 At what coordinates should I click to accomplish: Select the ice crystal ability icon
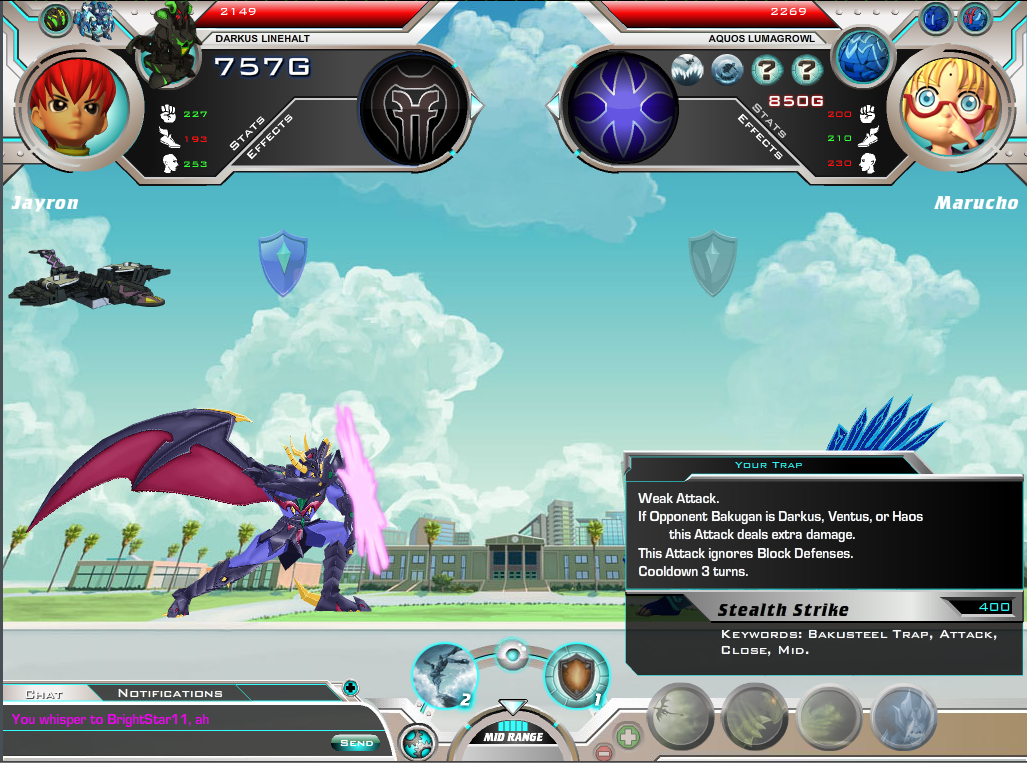click(904, 718)
